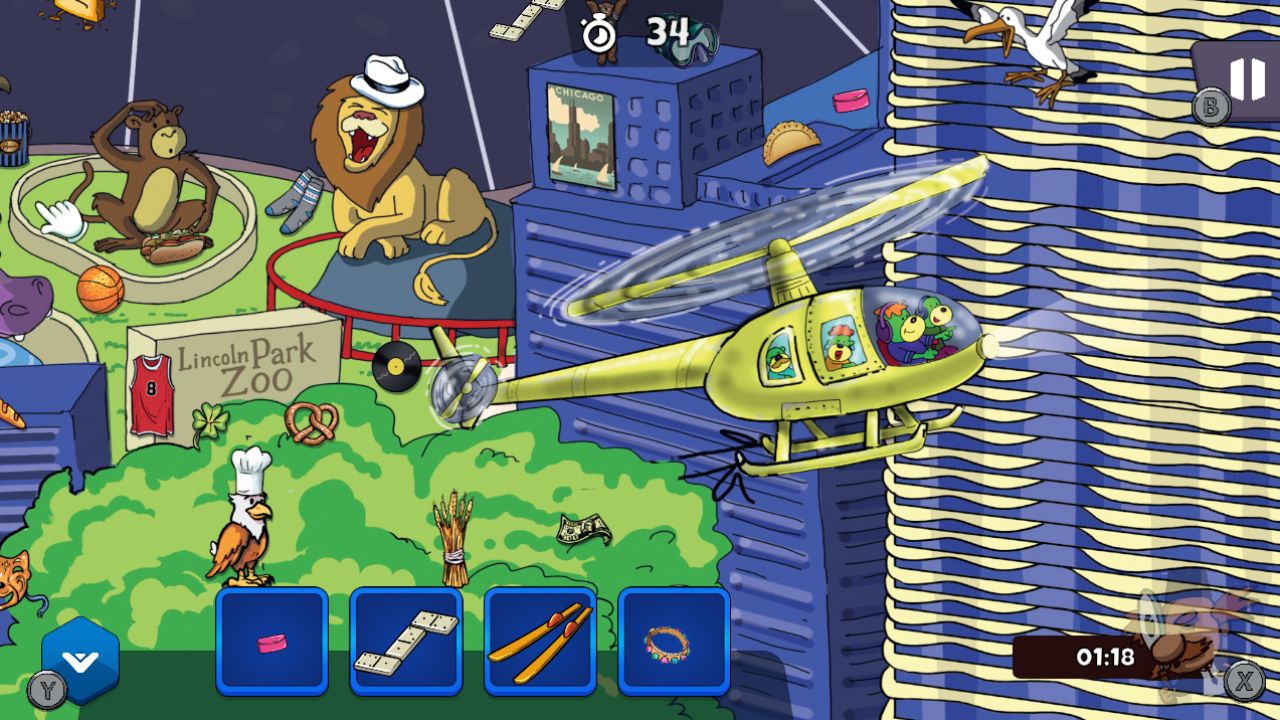This screenshot has width=1280, height=720.
Task: Select the pink puck item slot
Action: click(273, 645)
